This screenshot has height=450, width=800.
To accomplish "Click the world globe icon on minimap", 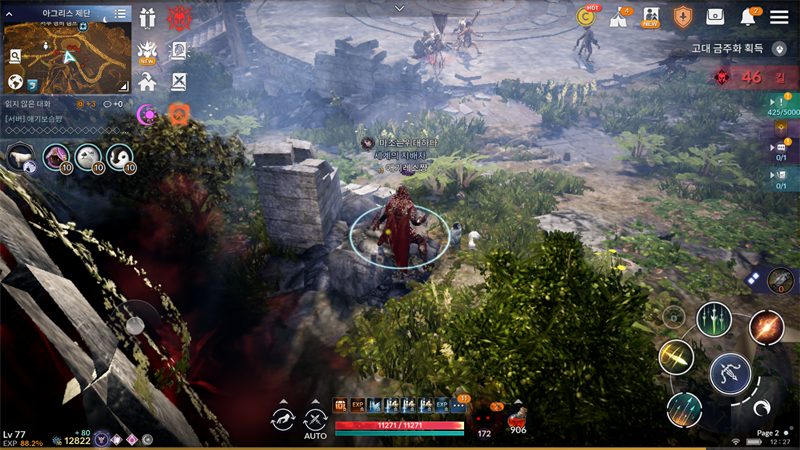I will tap(16, 82).
